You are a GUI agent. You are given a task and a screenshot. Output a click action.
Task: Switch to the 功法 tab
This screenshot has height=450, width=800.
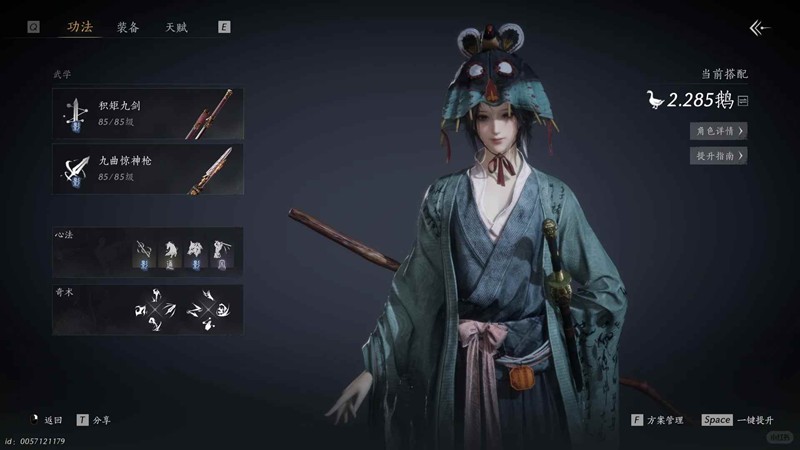(x=80, y=27)
